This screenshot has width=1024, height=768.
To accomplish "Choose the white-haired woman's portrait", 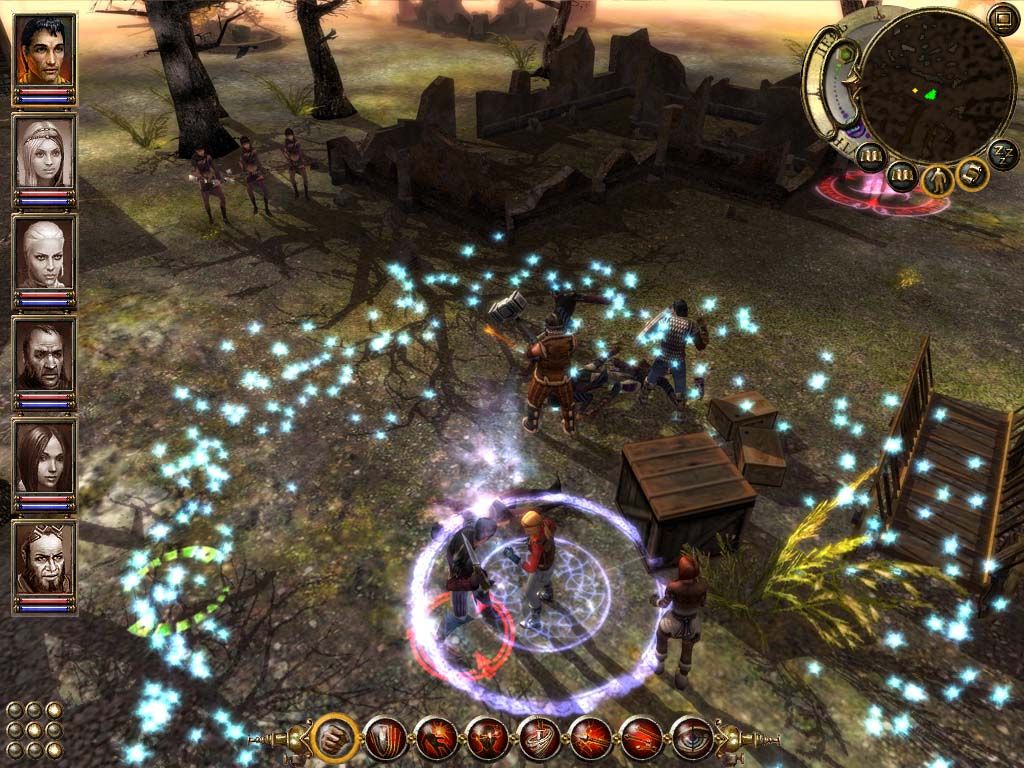I will click(x=44, y=254).
